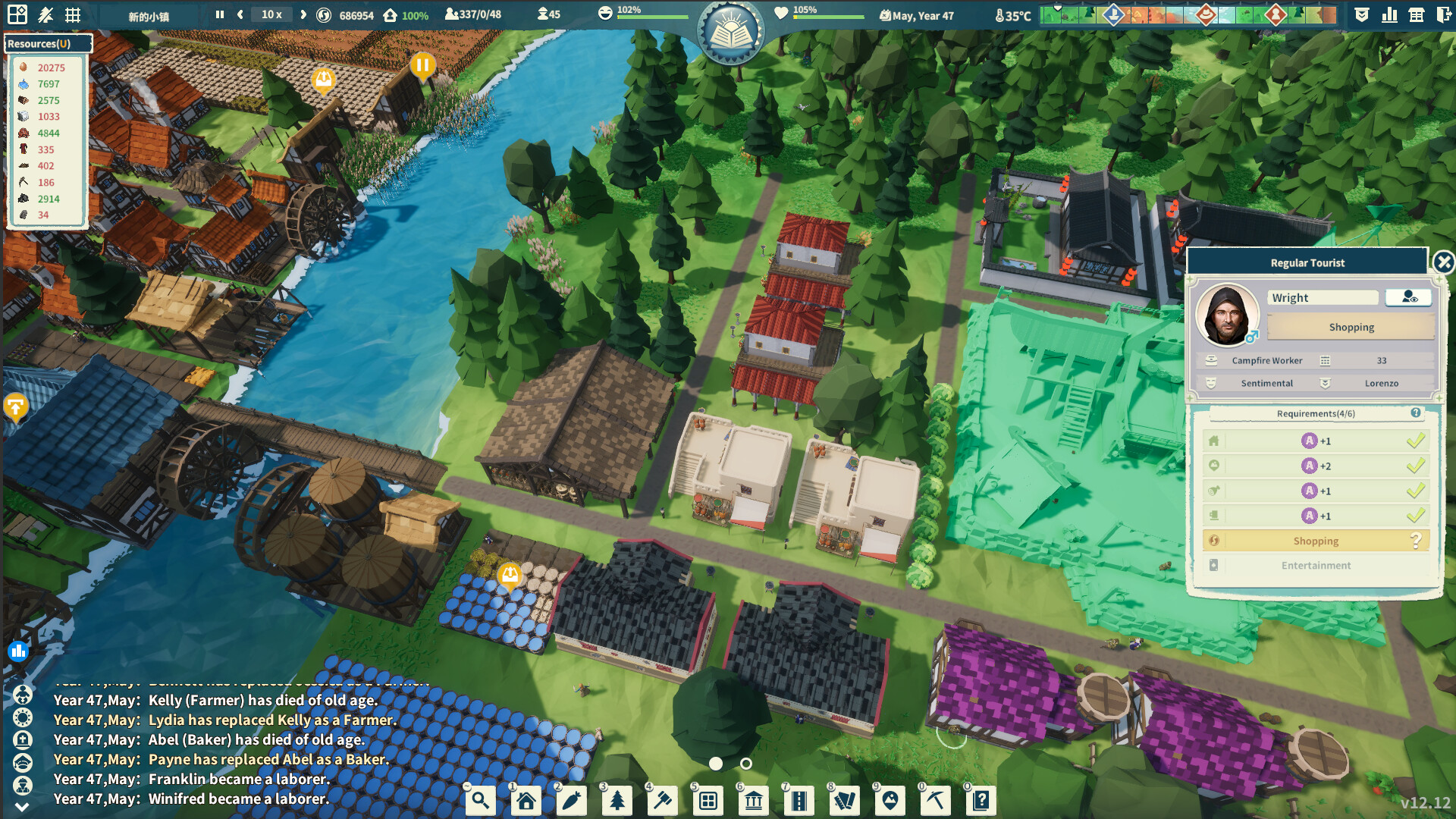Open the farming menu with the carrot icon
1456x819 pixels.
571,800
